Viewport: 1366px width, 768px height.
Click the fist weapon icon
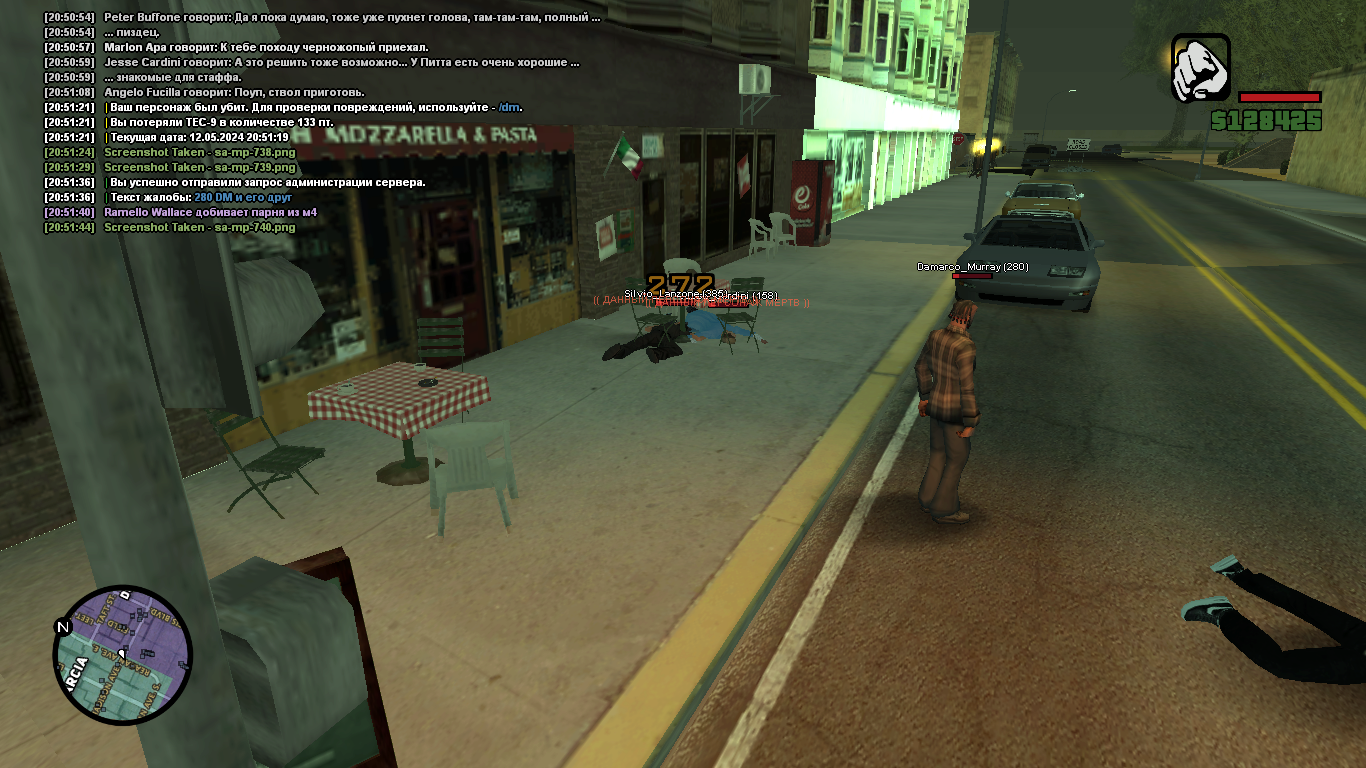pos(1201,68)
